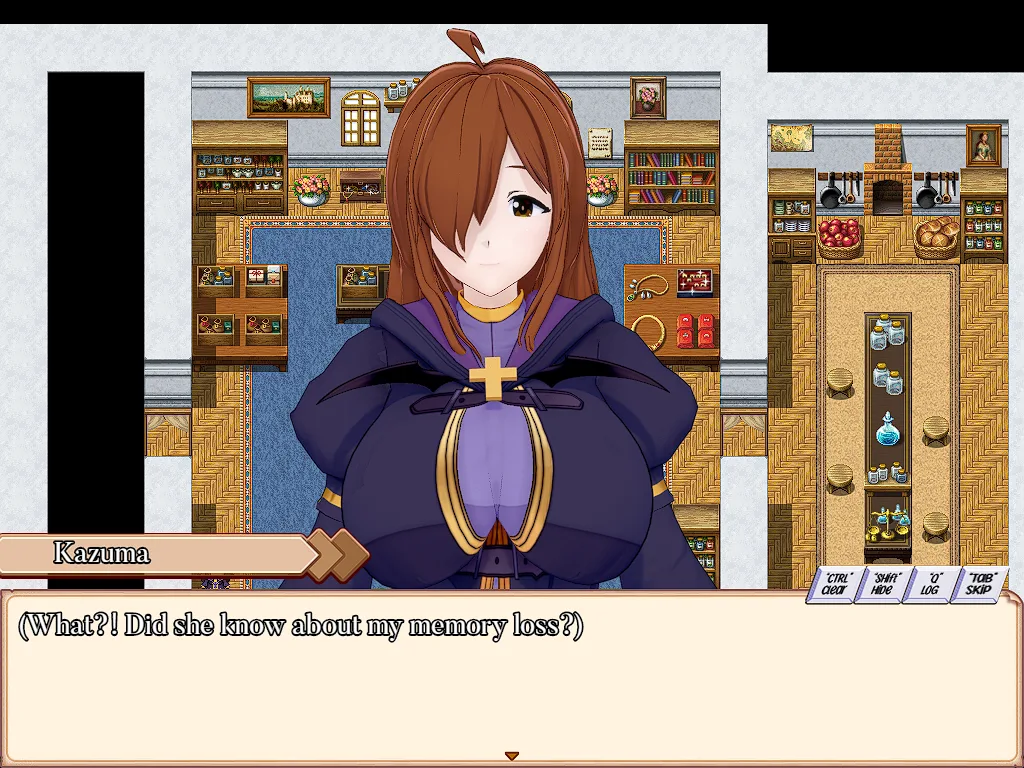Open the dialogue Log
This screenshot has height=768, width=1024.
coord(934,584)
